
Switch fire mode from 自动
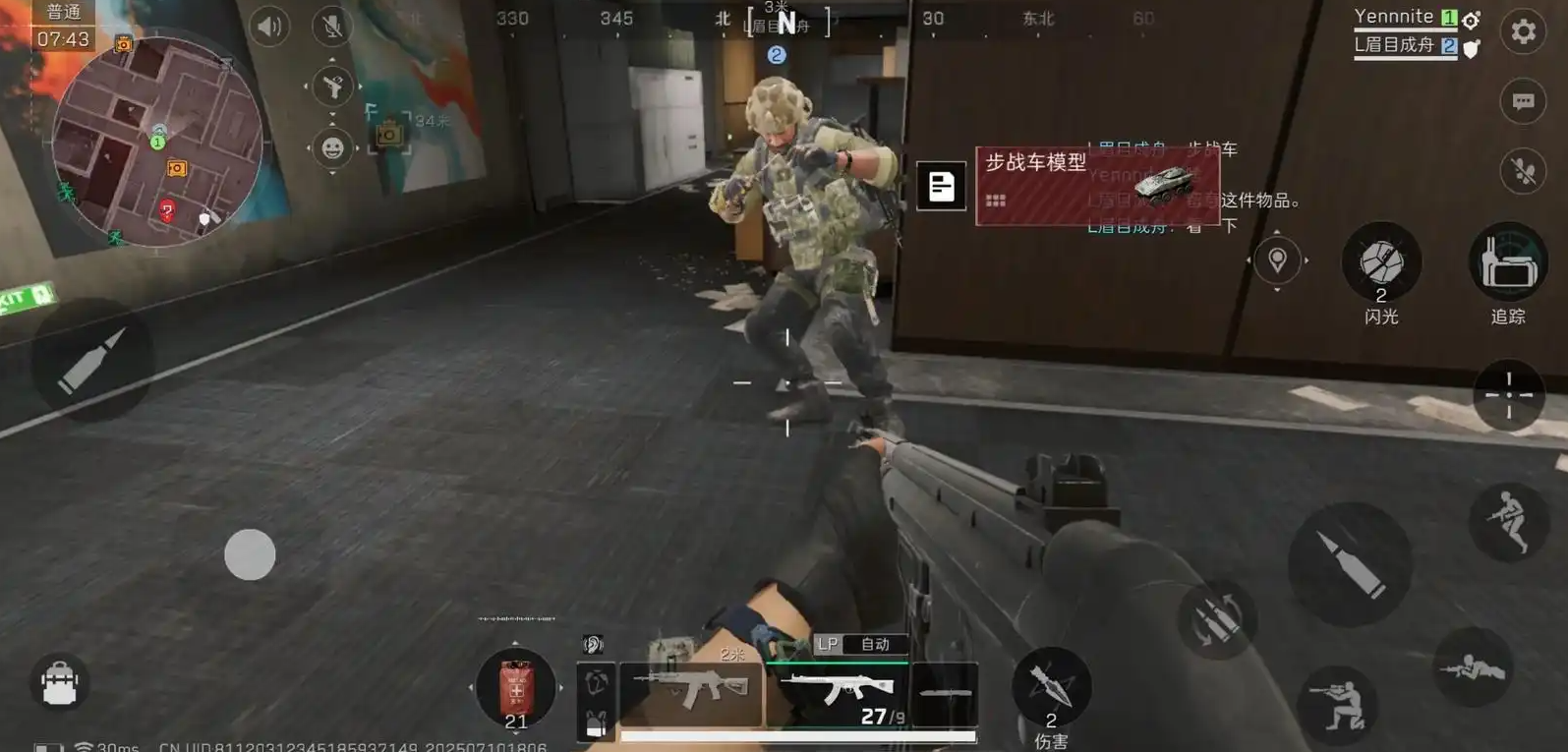(x=874, y=645)
